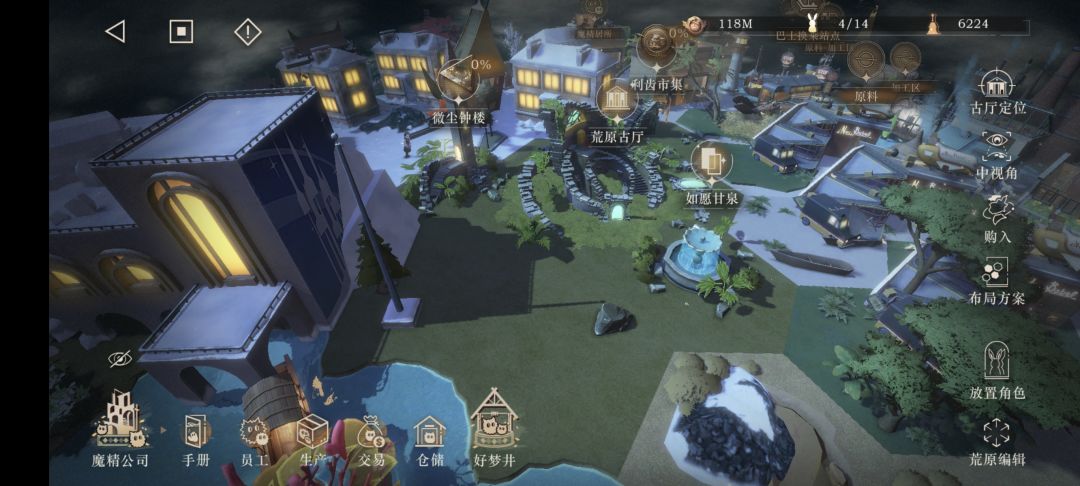Screen dimensions: 1080x486
Task: Tap the Android back triangle button
Action: click(x=115, y=31)
